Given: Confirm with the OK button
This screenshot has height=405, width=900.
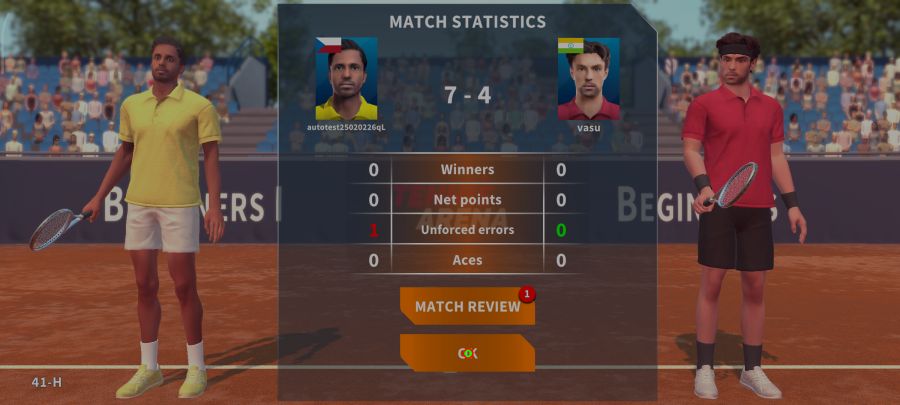Looking at the screenshot, I should (467, 353).
